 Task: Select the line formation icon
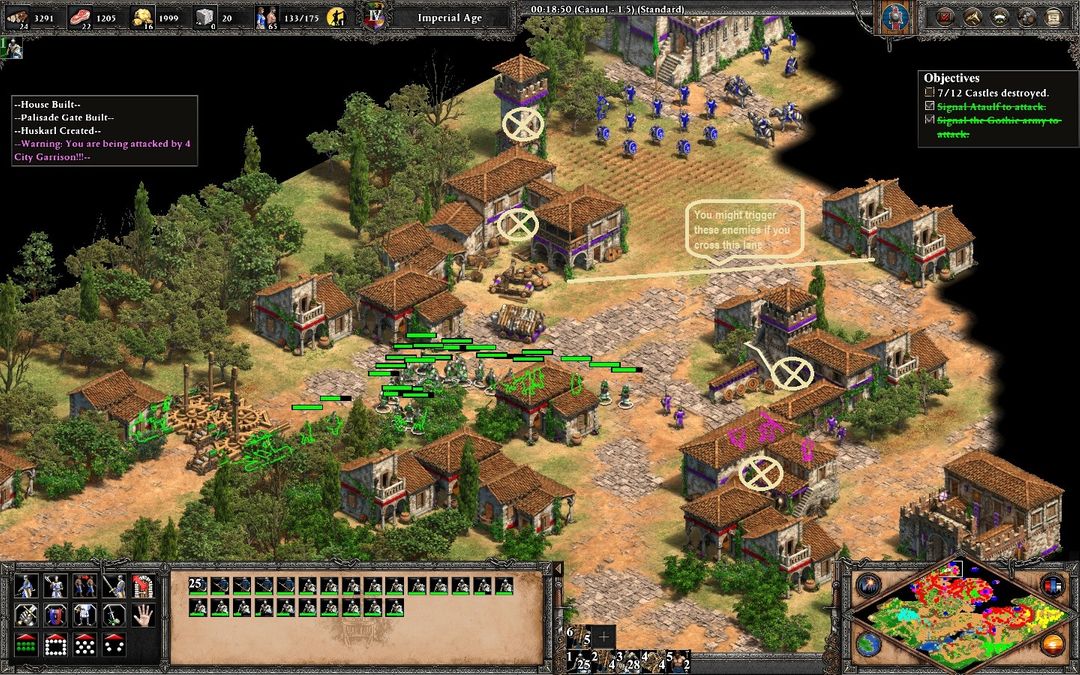25,645
